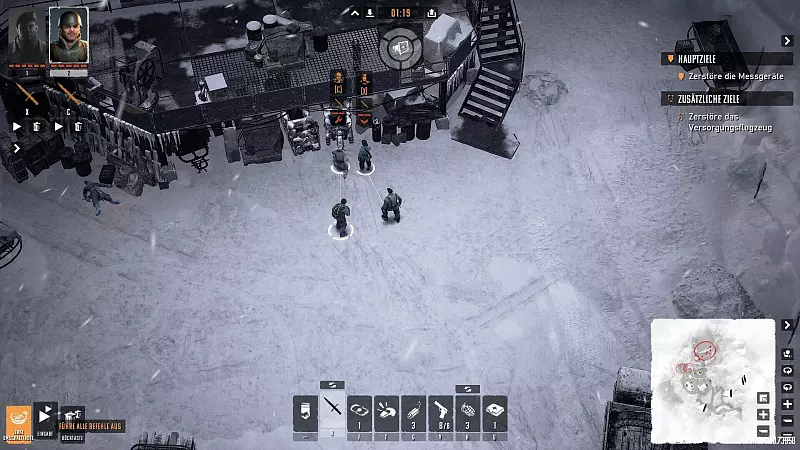
Task: Zoom in with the minimap plus button
Action: 763,415
